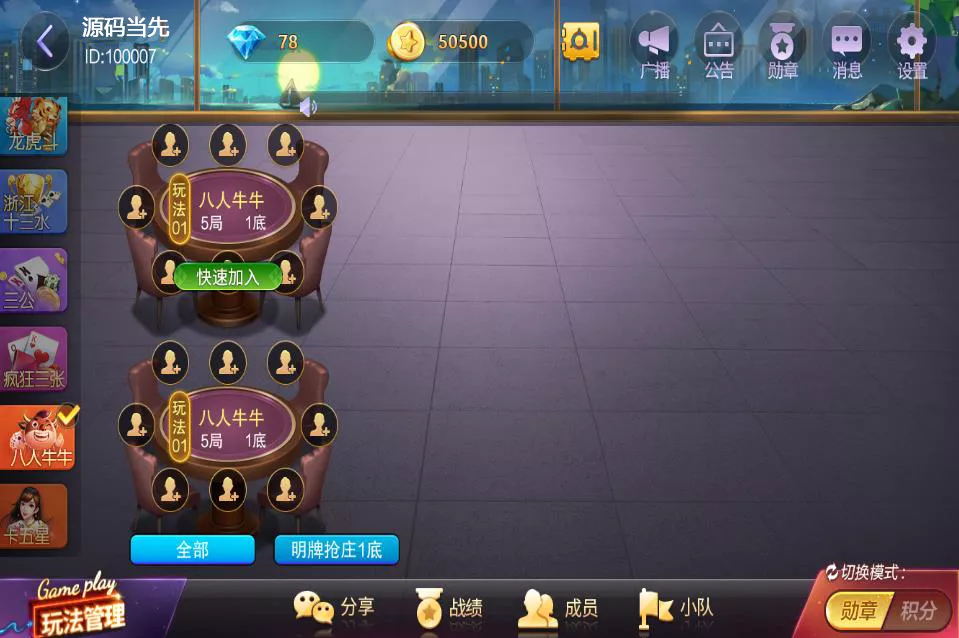This screenshot has height=638, width=959.
Task: Switch to the 卡五星 game tab
Action: pyautogui.click(x=34, y=516)
